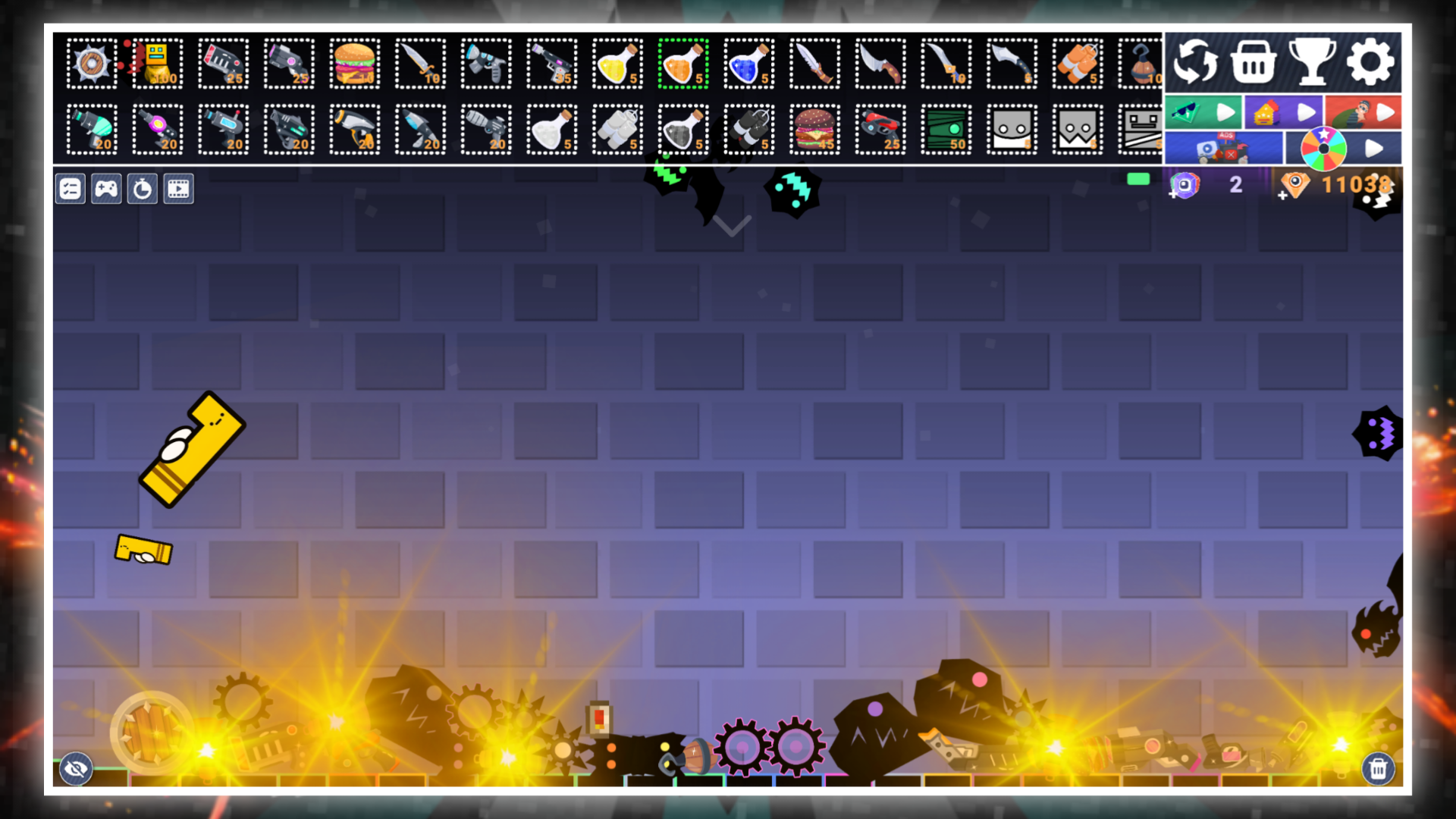
Task: Choose the blue potion bottle
Action: pyautogui.click(x=748, y=64)
